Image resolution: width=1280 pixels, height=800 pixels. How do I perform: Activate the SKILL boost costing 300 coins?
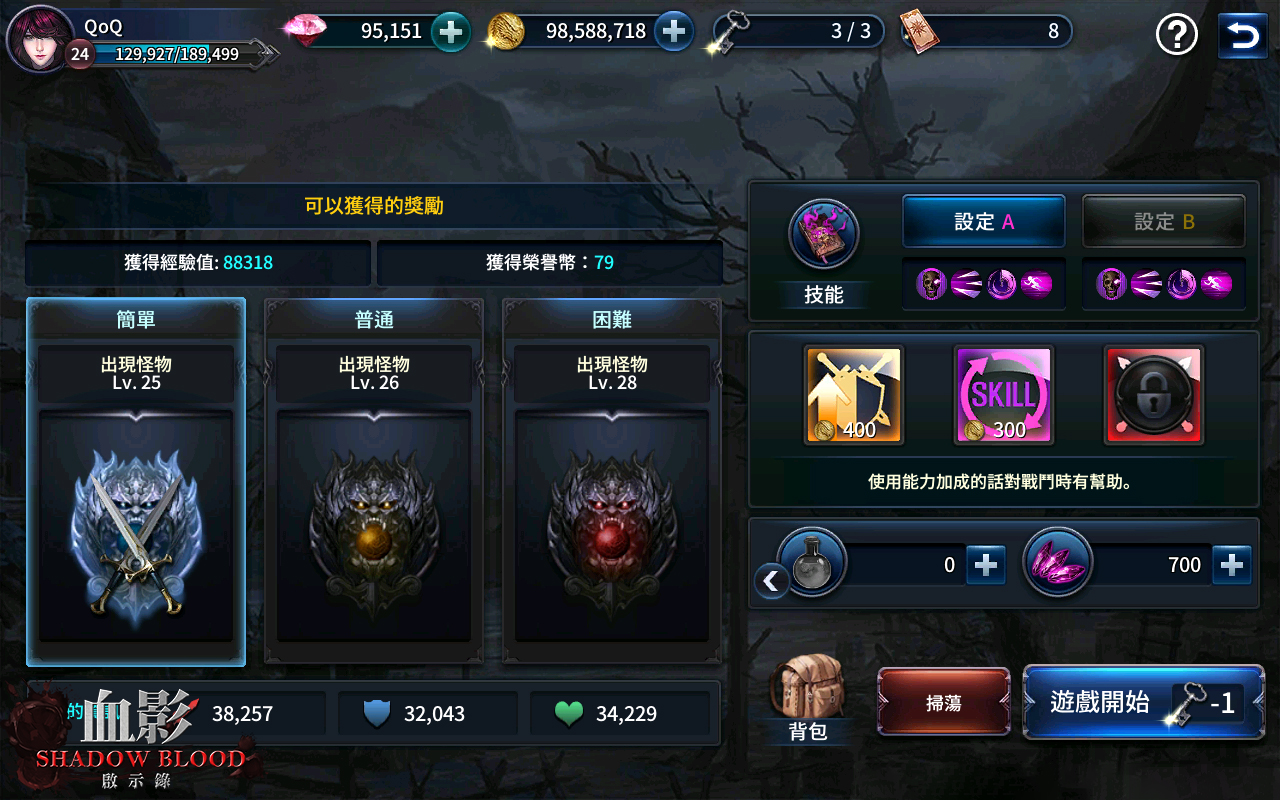[1002, 392]
